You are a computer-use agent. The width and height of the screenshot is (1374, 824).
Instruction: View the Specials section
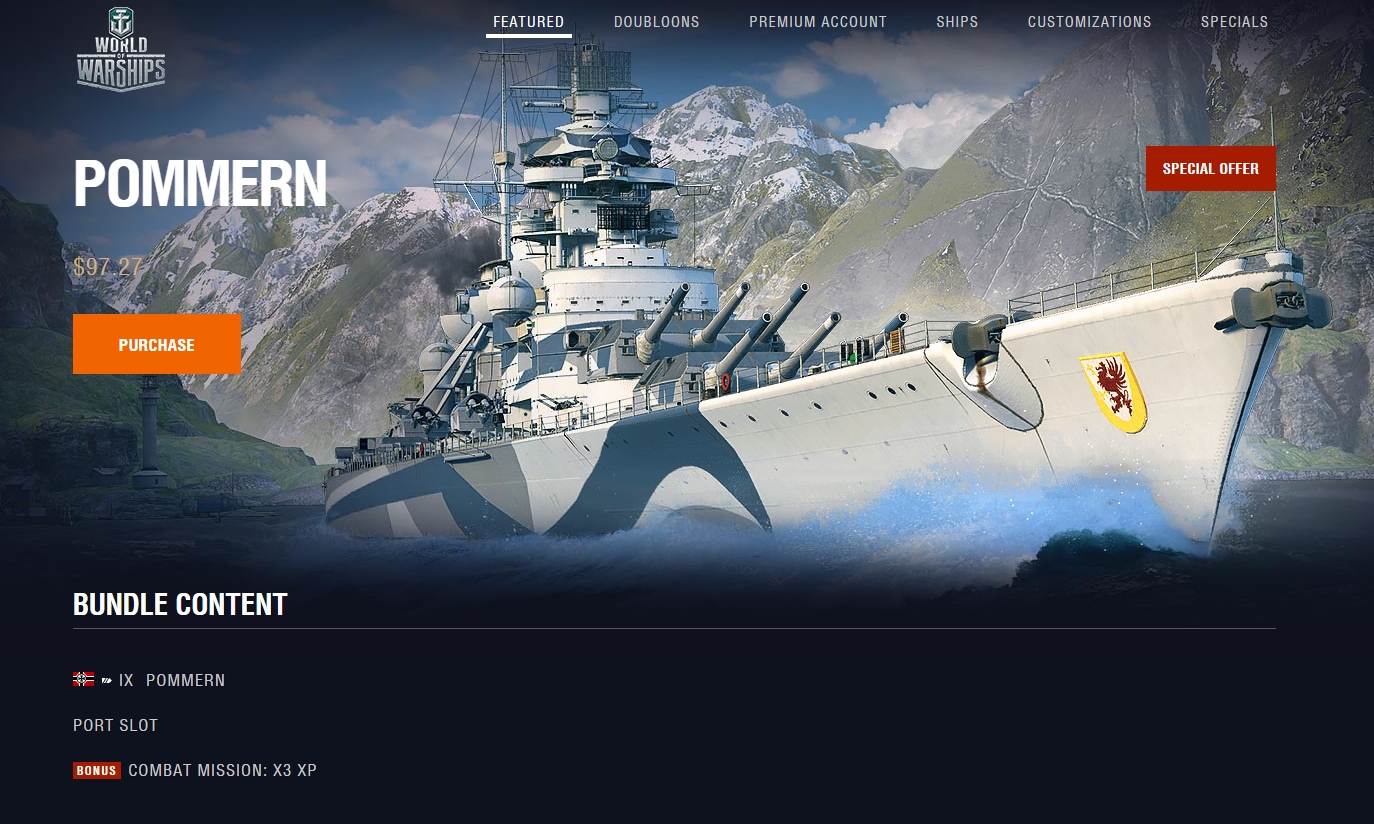point(1234,22)
